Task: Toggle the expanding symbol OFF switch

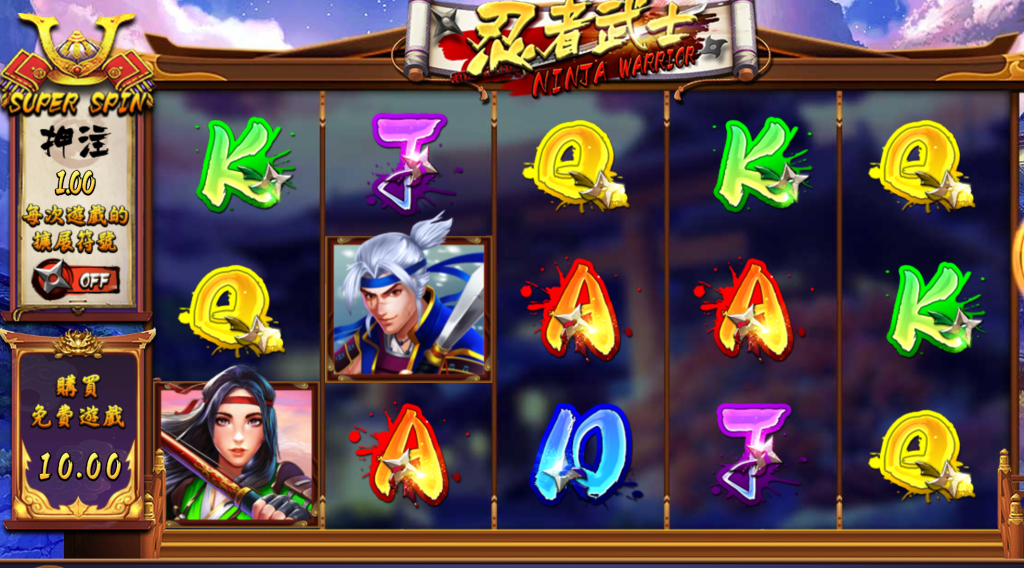Action: [76, 279]
